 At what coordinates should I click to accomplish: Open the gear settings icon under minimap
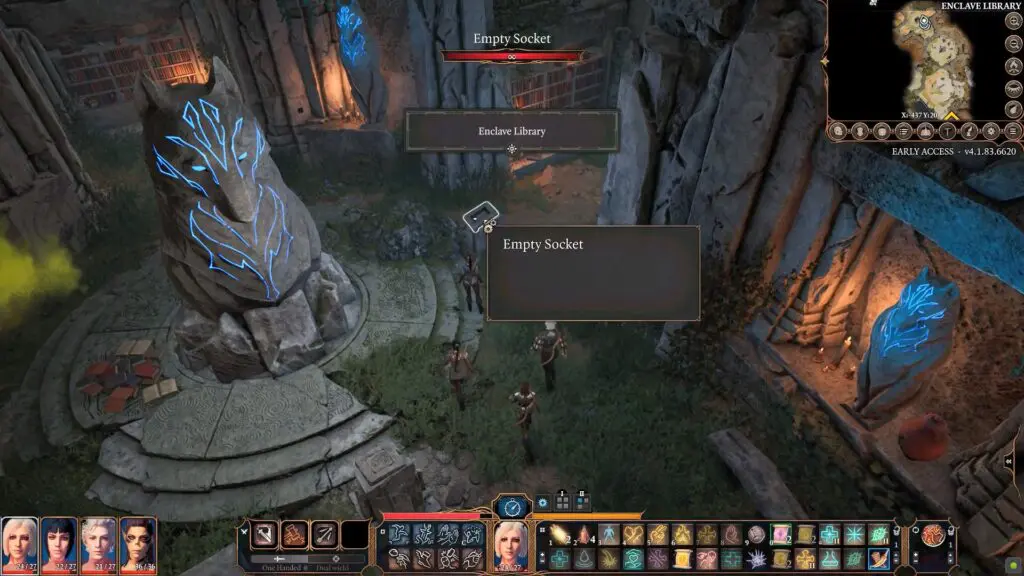(989, 131)
